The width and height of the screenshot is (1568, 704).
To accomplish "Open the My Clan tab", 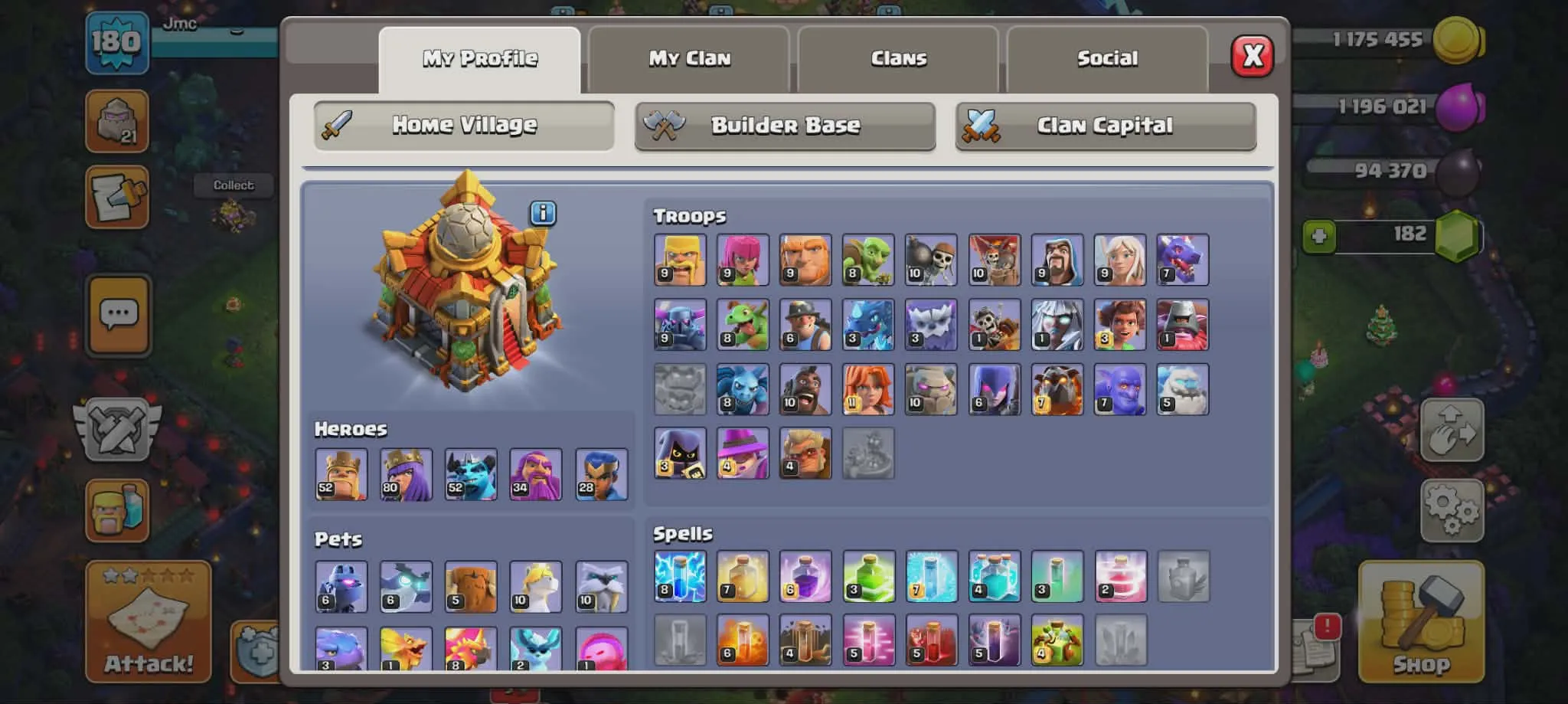I will click(688, 57).
